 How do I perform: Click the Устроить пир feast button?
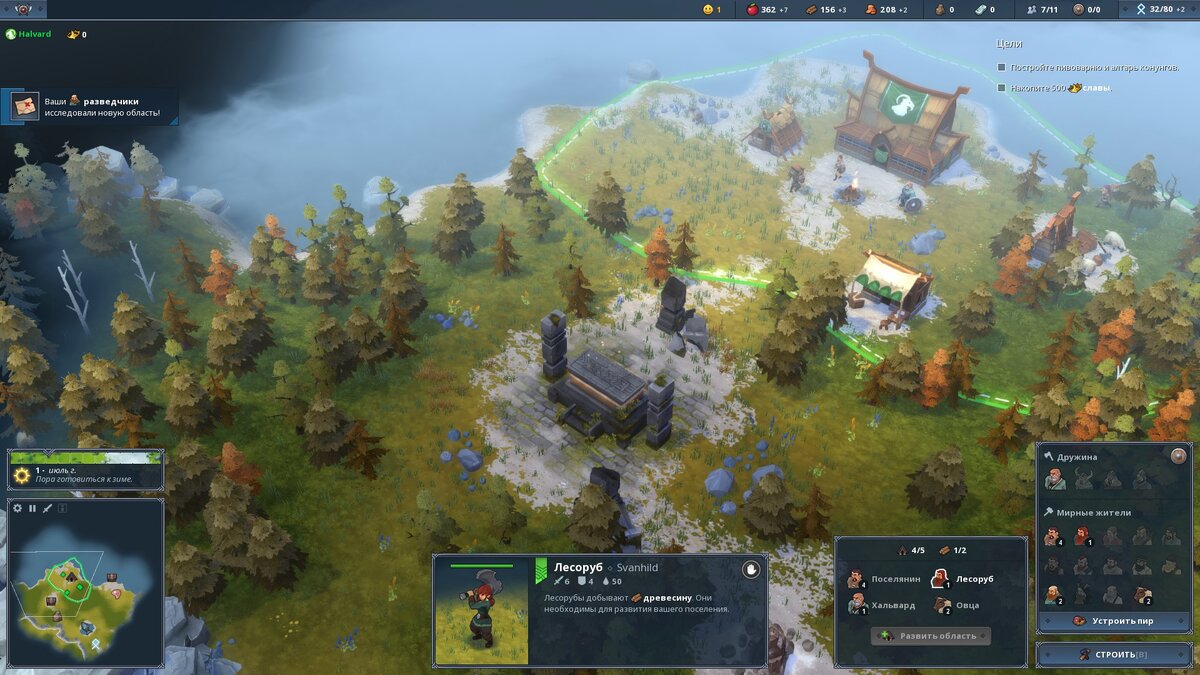pyautogui.click(x=1113, y=621)
